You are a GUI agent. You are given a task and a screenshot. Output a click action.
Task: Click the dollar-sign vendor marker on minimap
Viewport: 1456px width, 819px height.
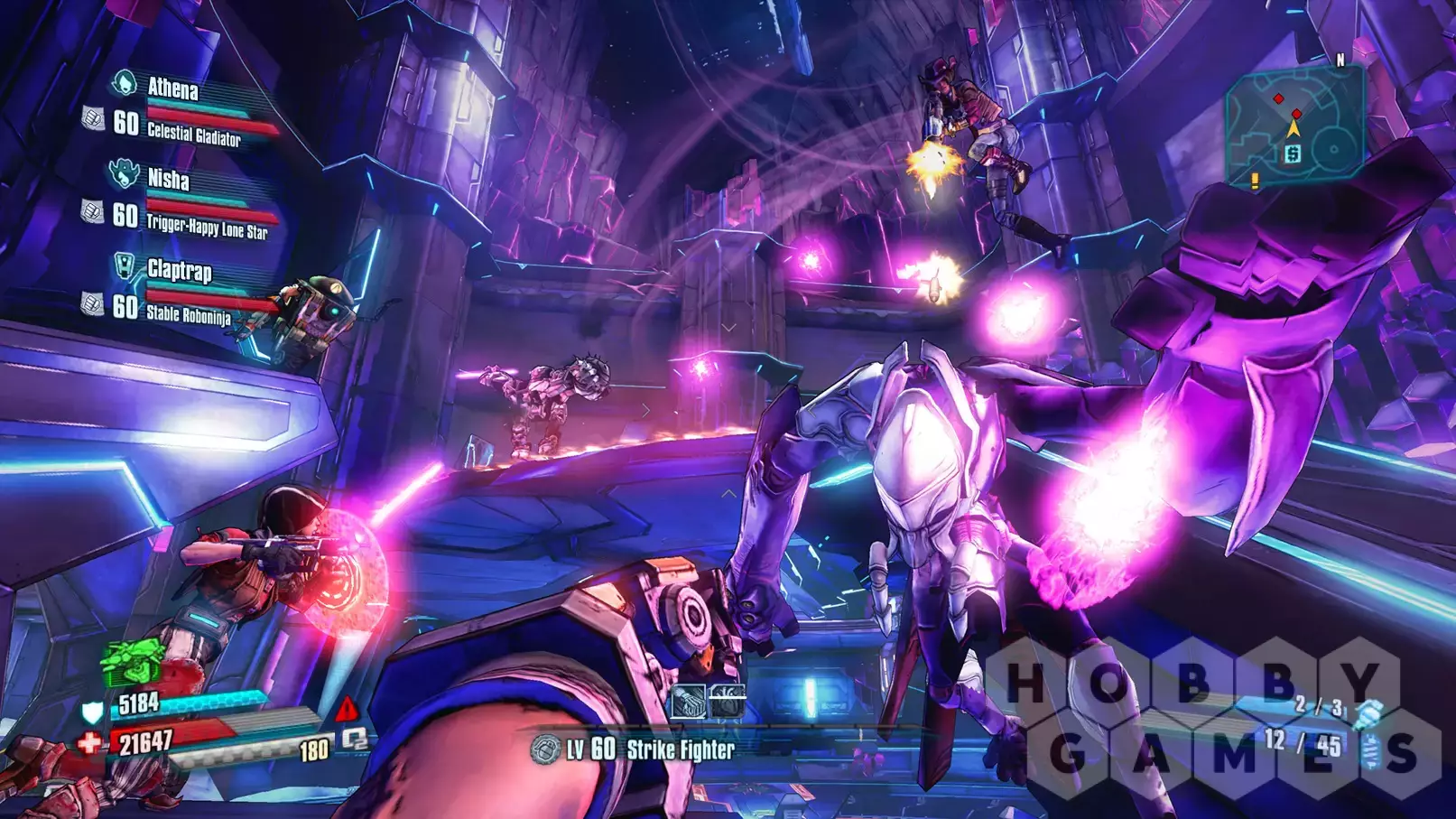point(1293,154)
